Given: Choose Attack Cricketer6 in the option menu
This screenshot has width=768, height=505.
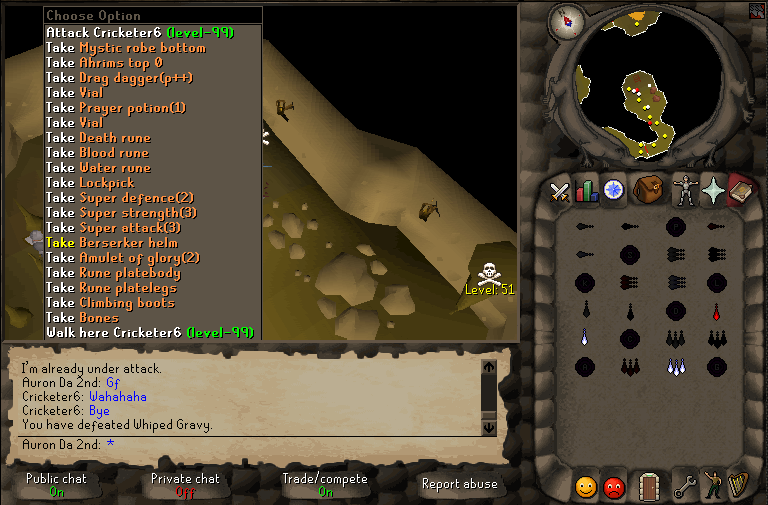Looking at the screenshot, I should tap(139, 32).
